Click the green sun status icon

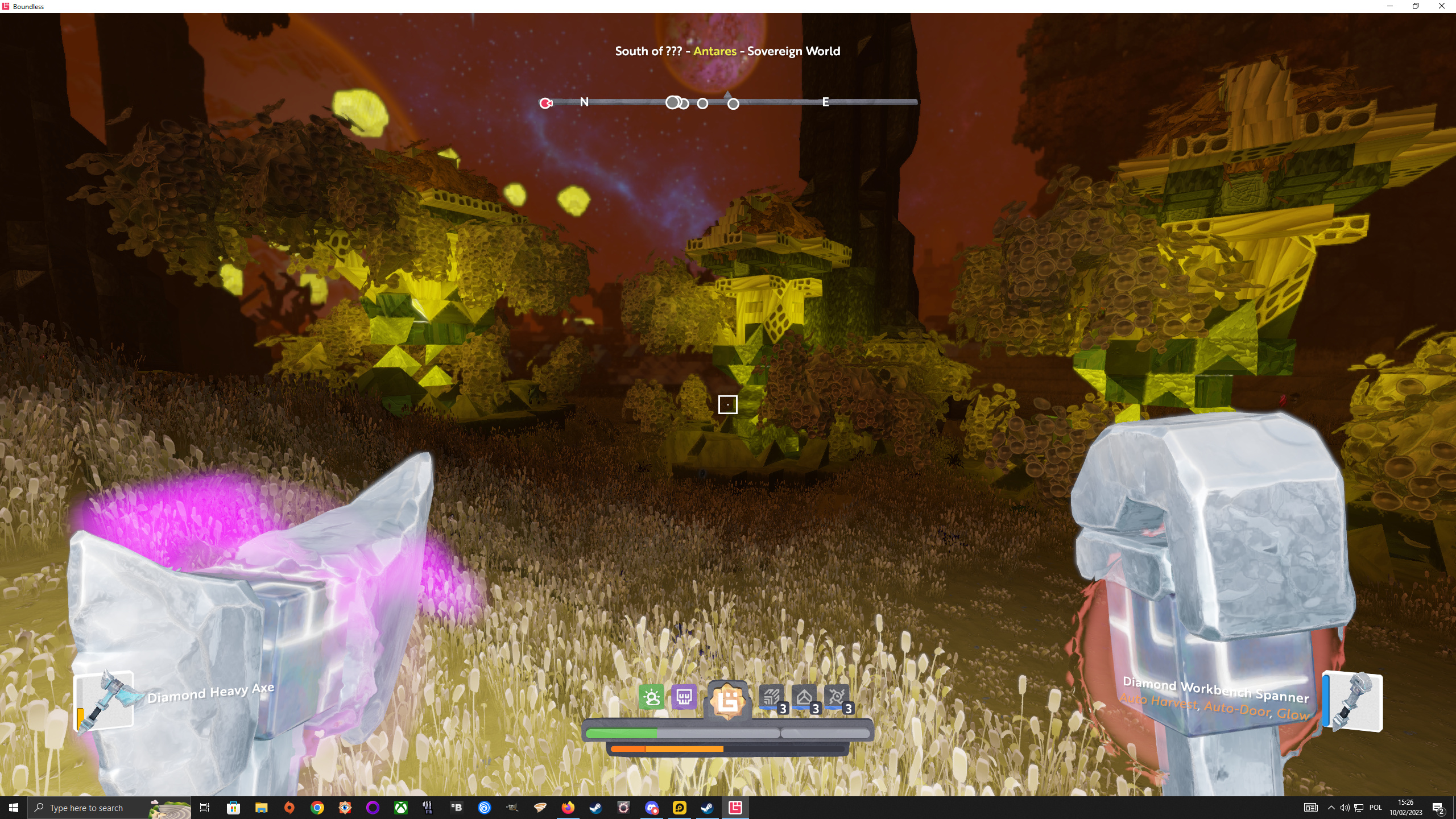[x=651, y=697]
